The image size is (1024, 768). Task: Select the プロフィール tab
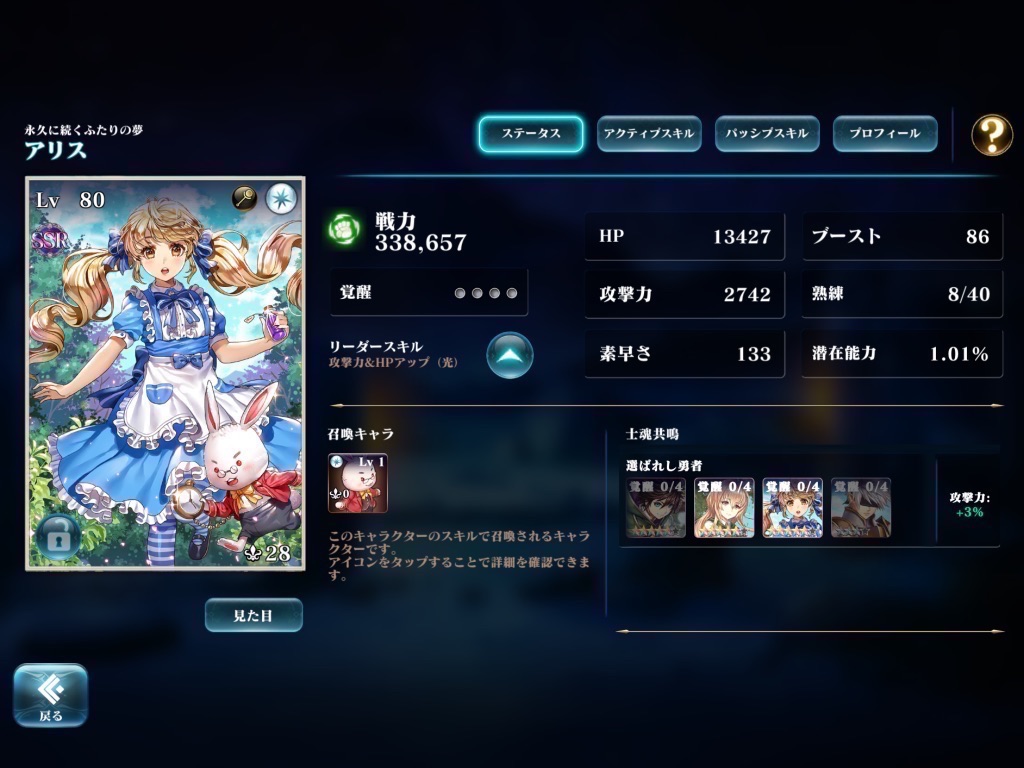pos(884,134)
